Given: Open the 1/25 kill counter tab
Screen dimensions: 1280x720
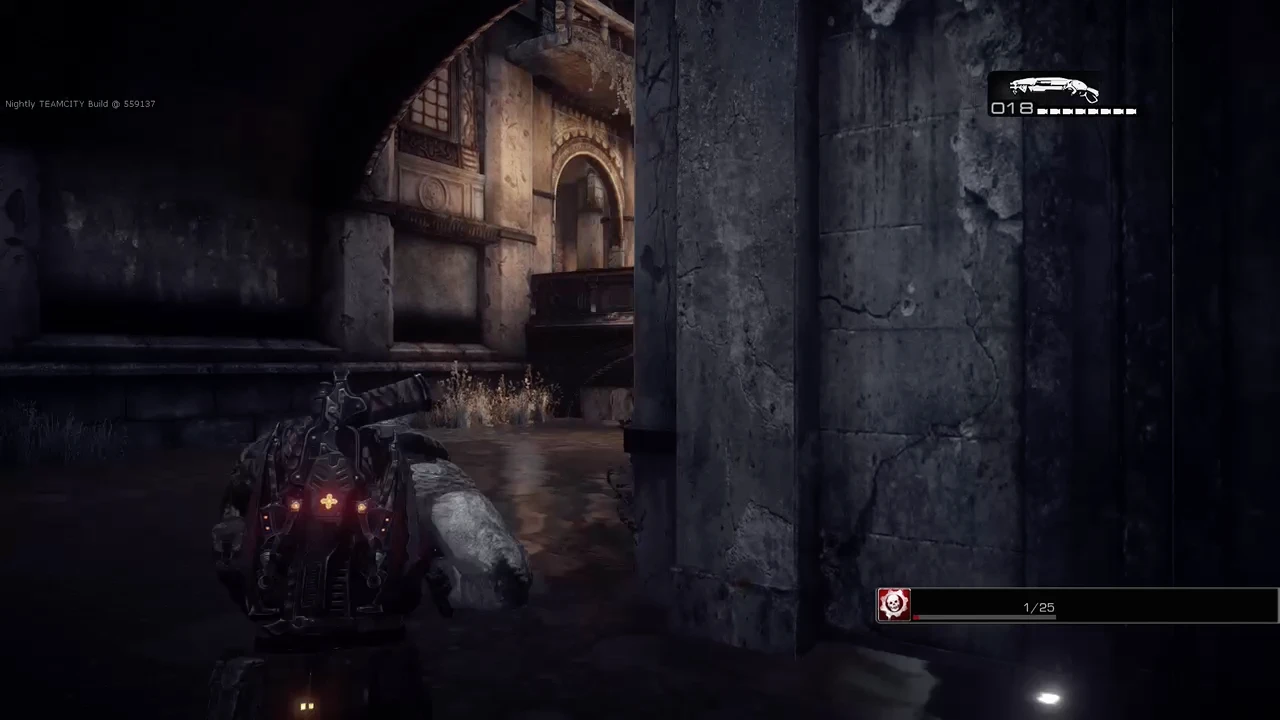Looking at the screenshot, I should 1038,607.
